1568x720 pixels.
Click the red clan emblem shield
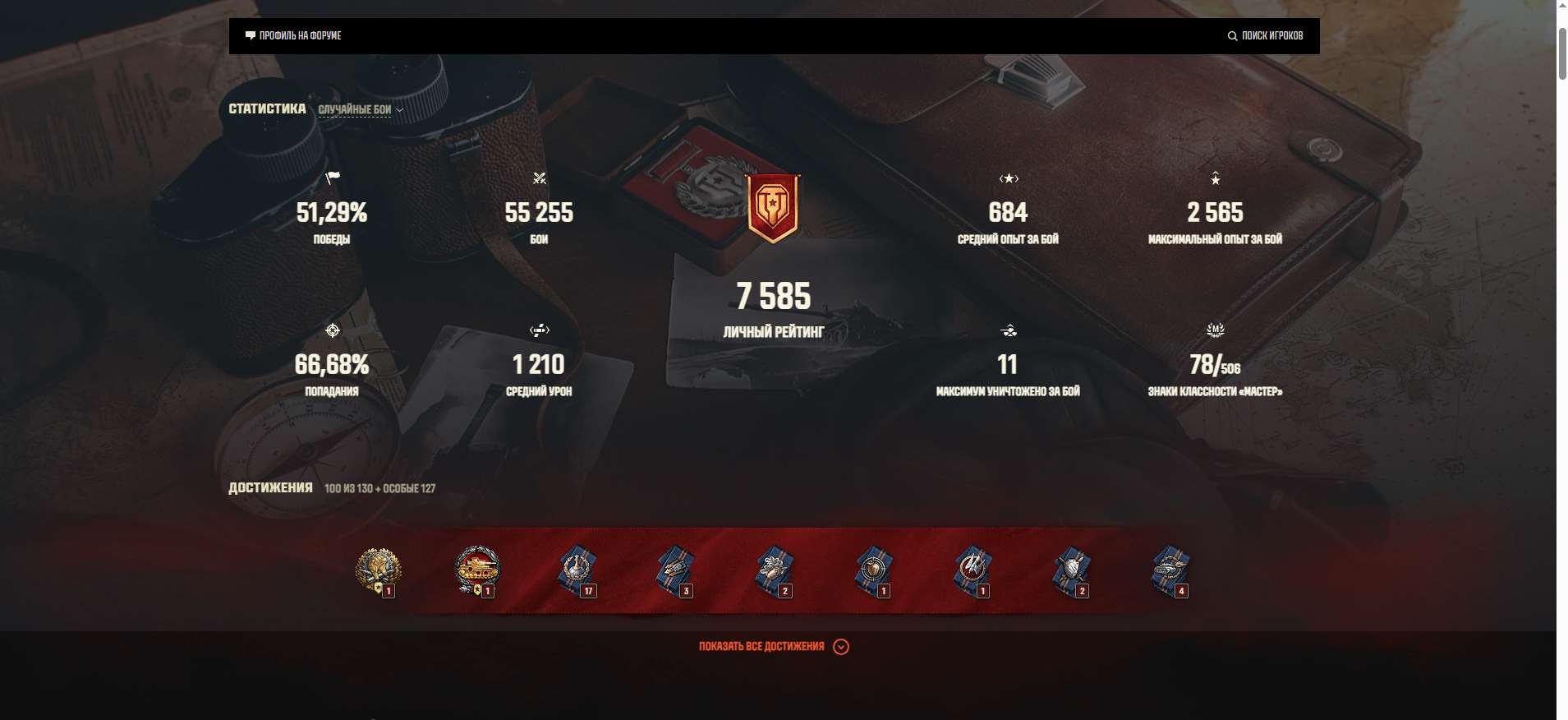pyautogui.click(x=773, y=205)
